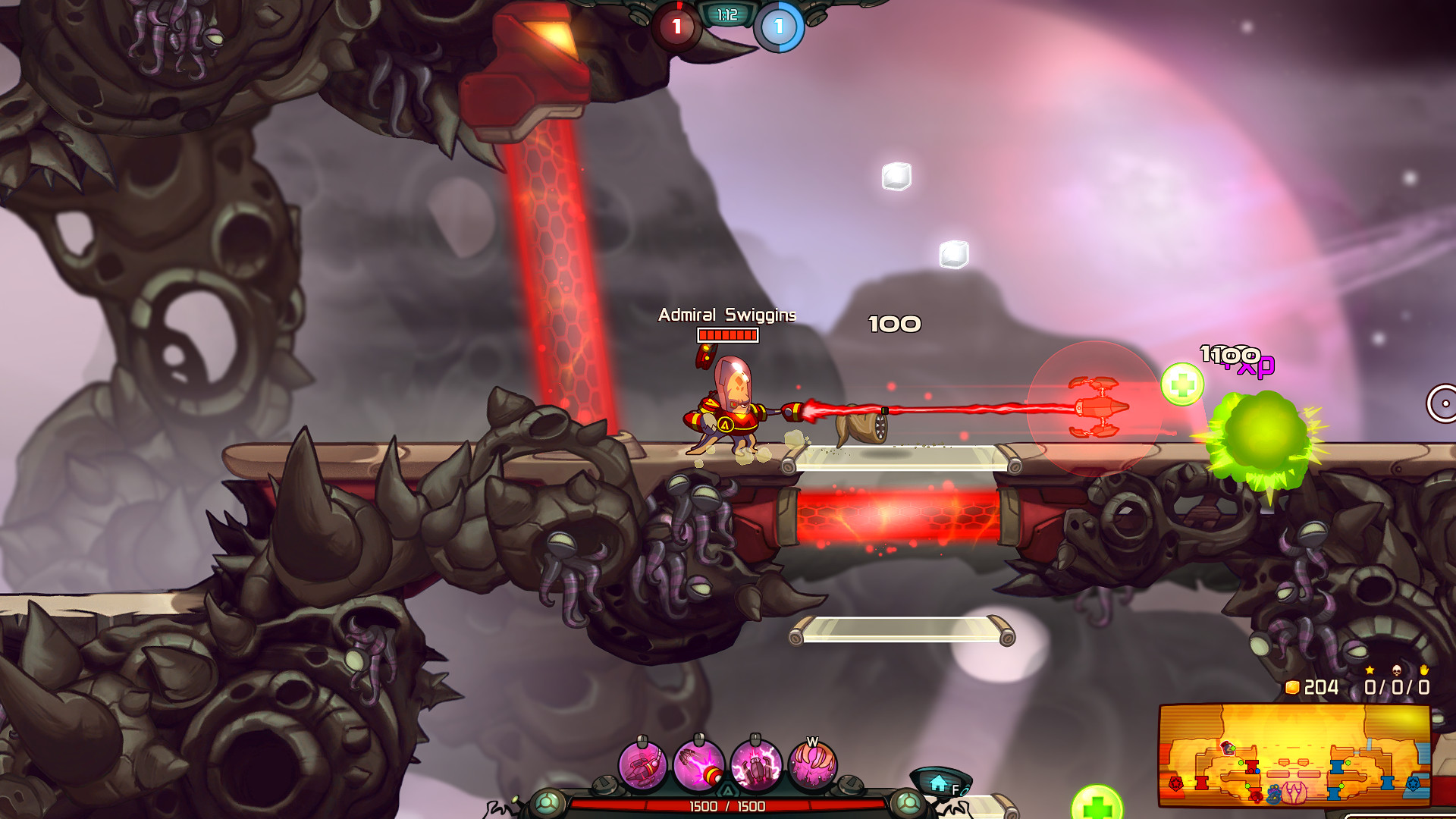This screenshot has height=819, width=1456.
Task: Click the orange Solar coin icon
Action: click(1293, 688)
